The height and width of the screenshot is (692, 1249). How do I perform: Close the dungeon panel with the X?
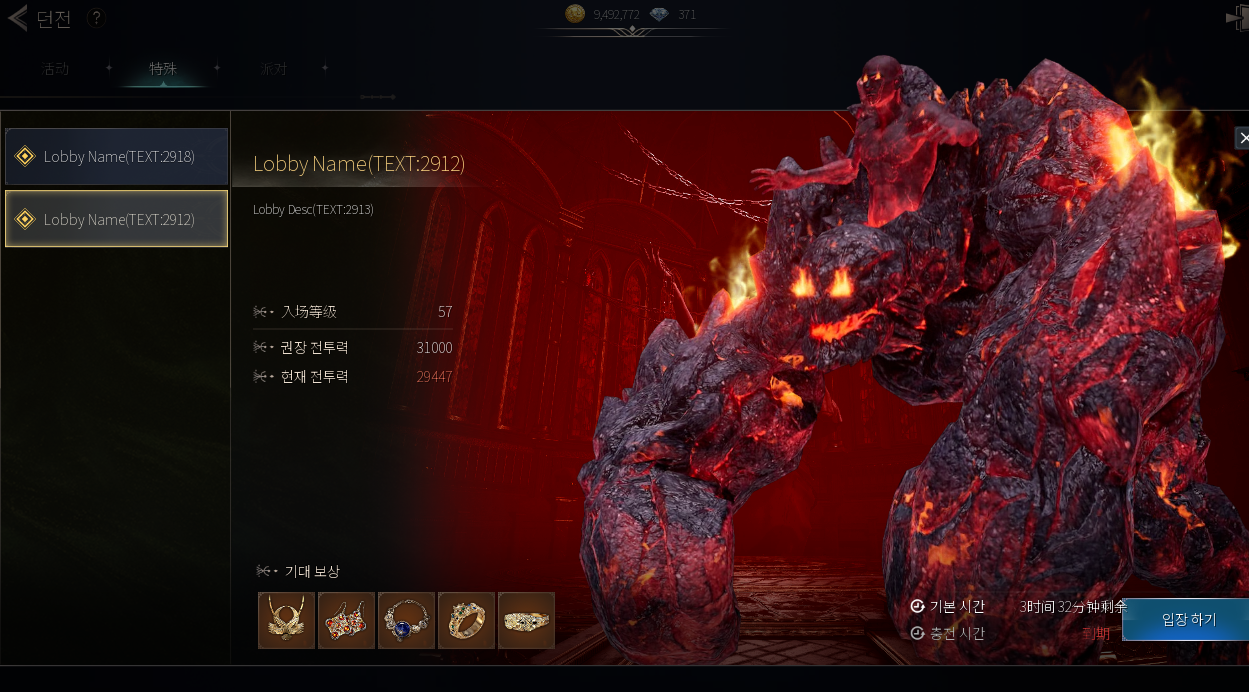click(1242, 138)
